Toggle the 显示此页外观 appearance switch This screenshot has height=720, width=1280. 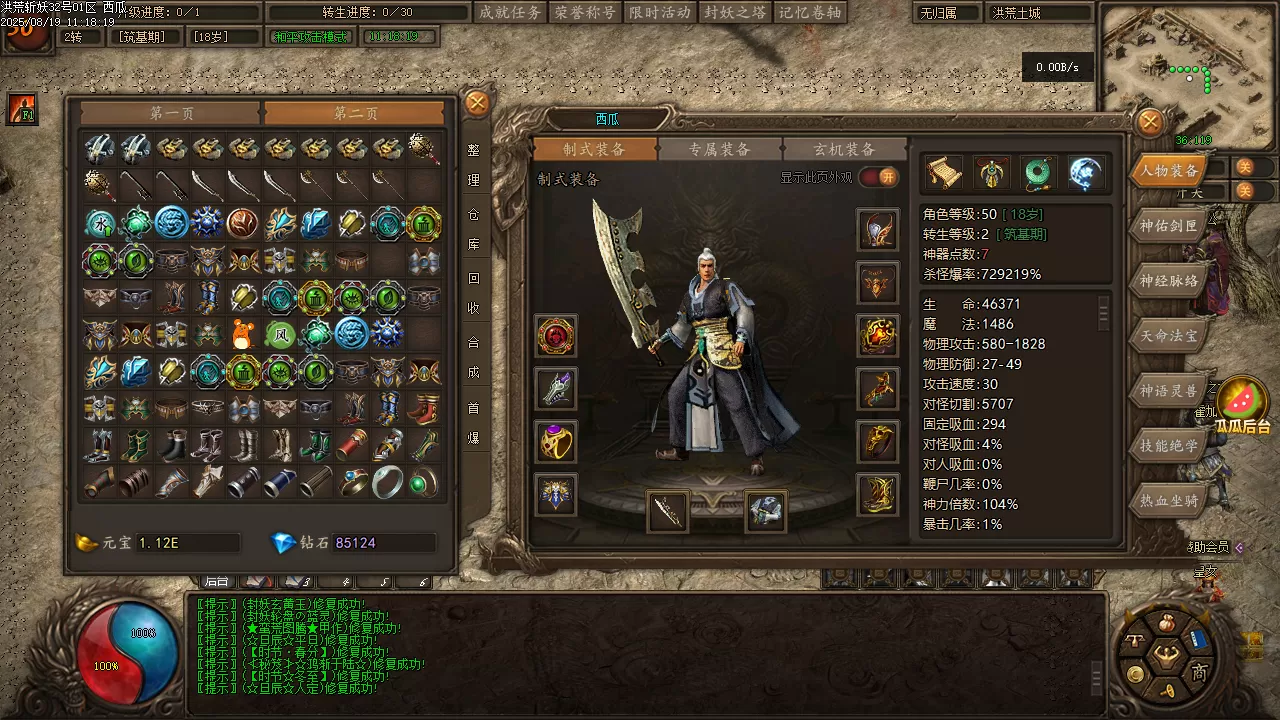pos(879,178)
